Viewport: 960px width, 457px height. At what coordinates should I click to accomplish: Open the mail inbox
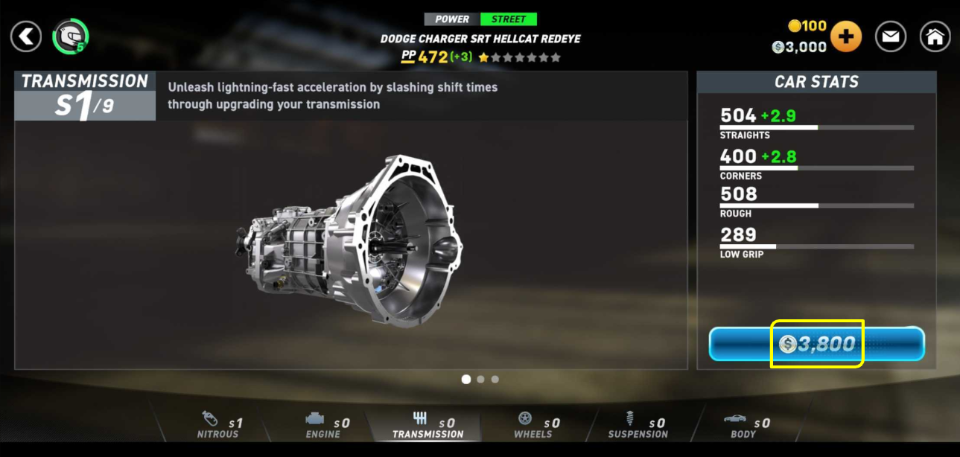[x=890, y=37]
